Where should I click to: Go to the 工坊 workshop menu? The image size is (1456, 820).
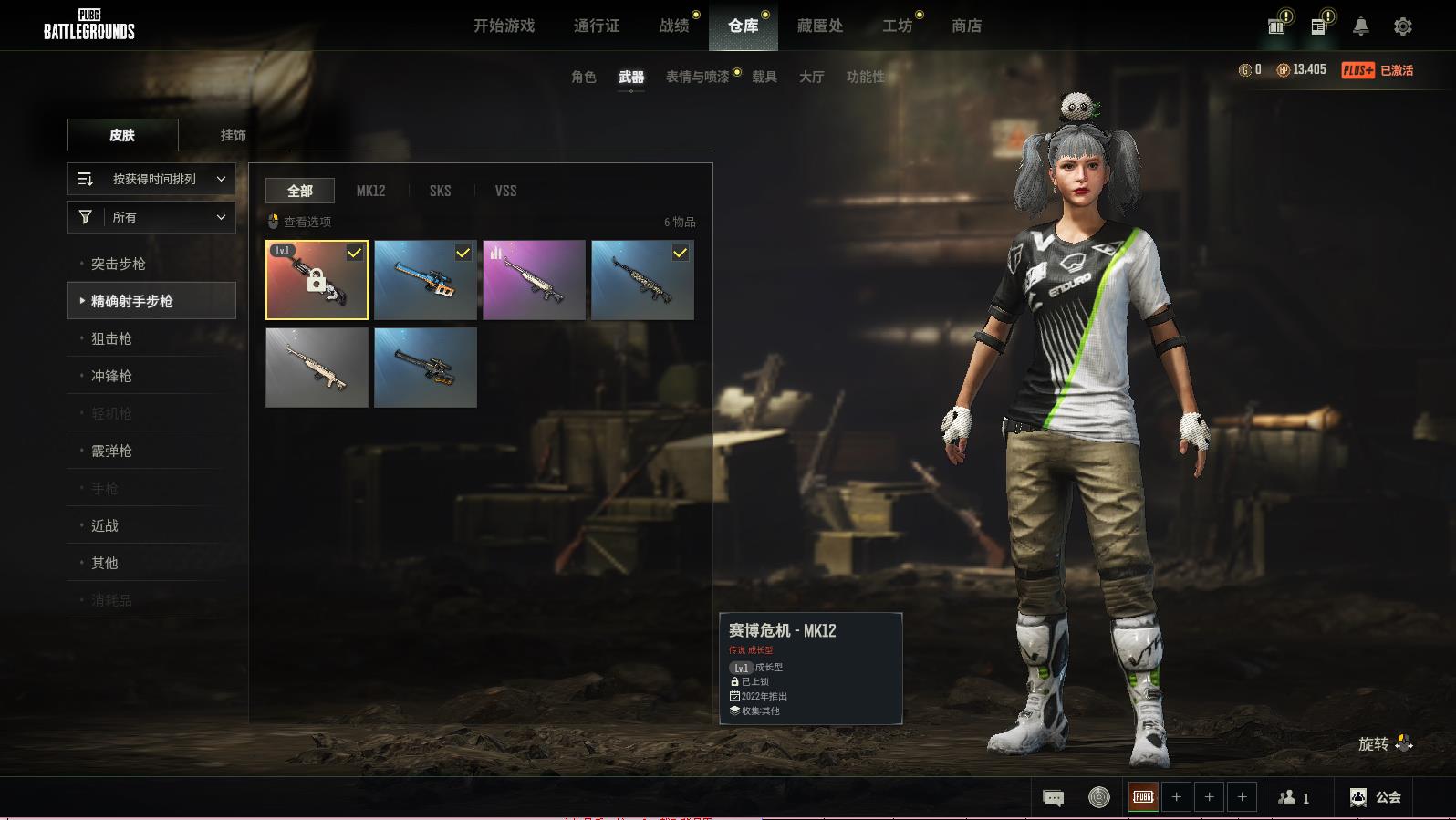[897, 26]
